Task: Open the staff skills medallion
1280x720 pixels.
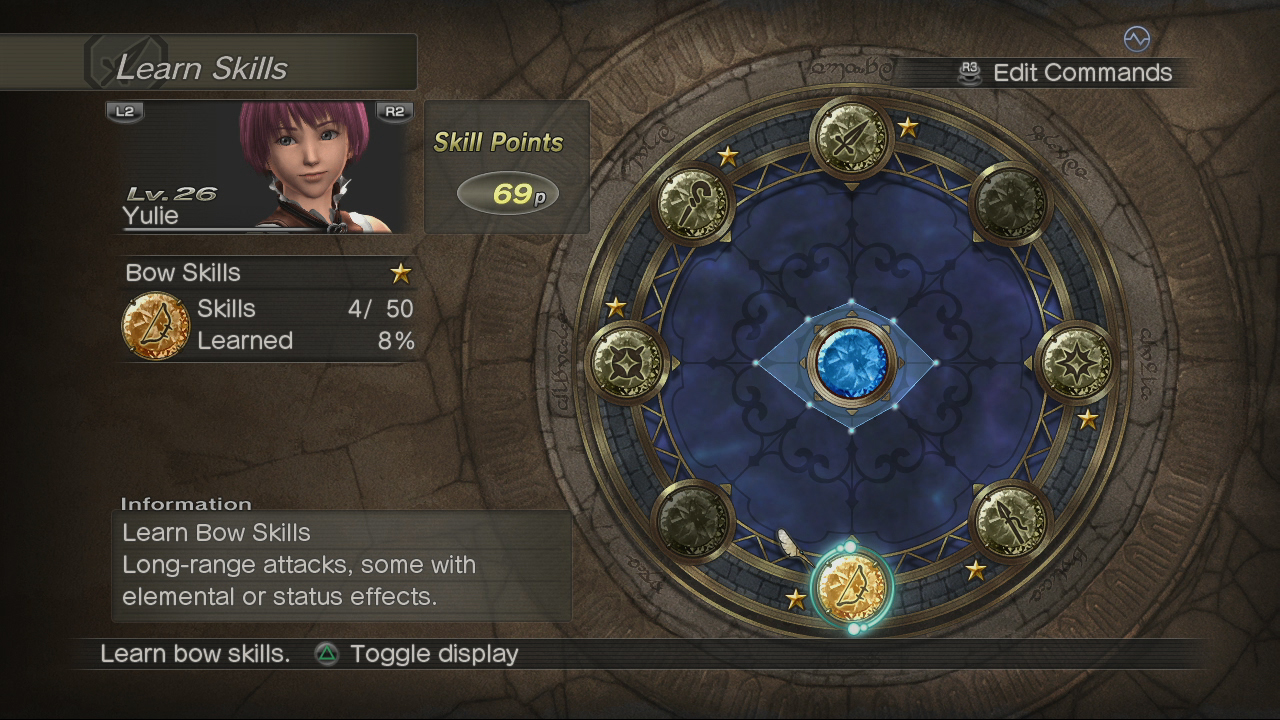Action: pos(693,203)
